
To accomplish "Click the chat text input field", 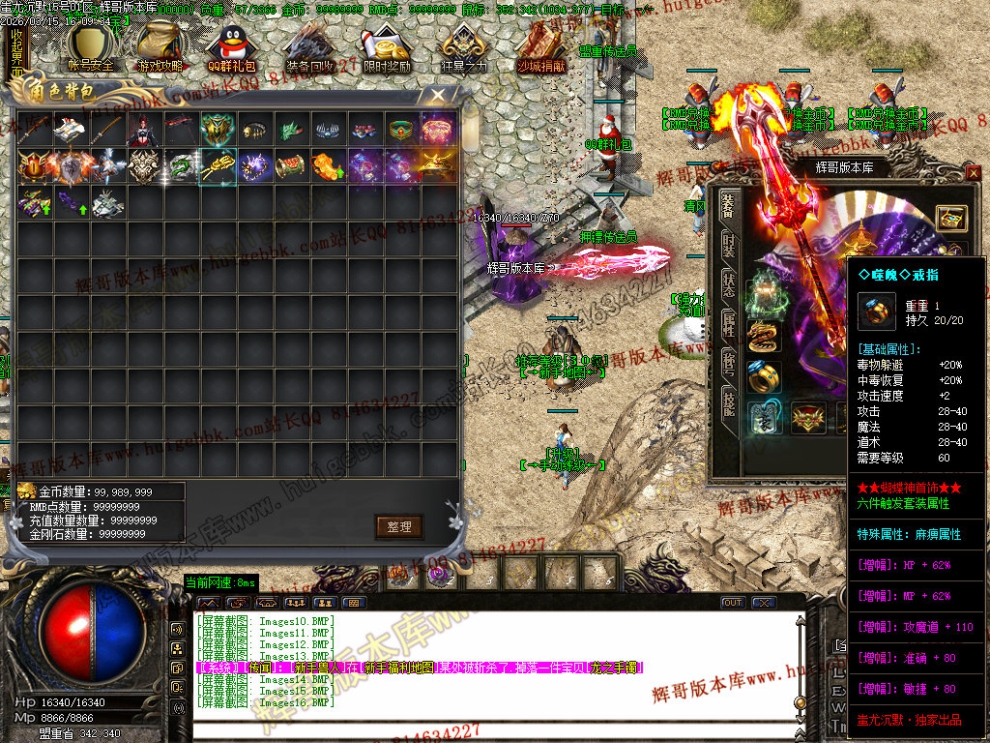I will 490,730.
